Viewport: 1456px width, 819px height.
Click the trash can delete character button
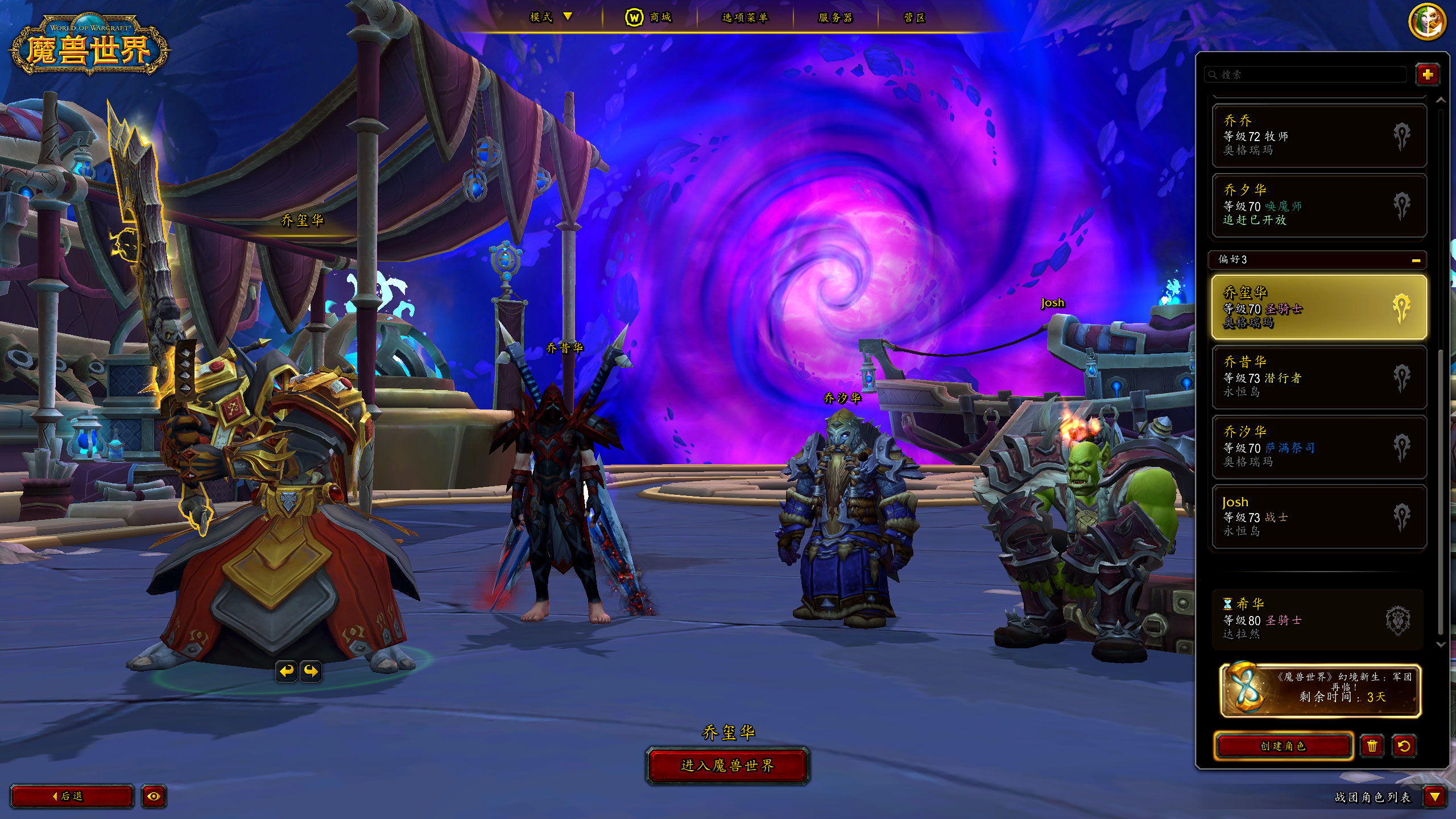pos(1372,746)
